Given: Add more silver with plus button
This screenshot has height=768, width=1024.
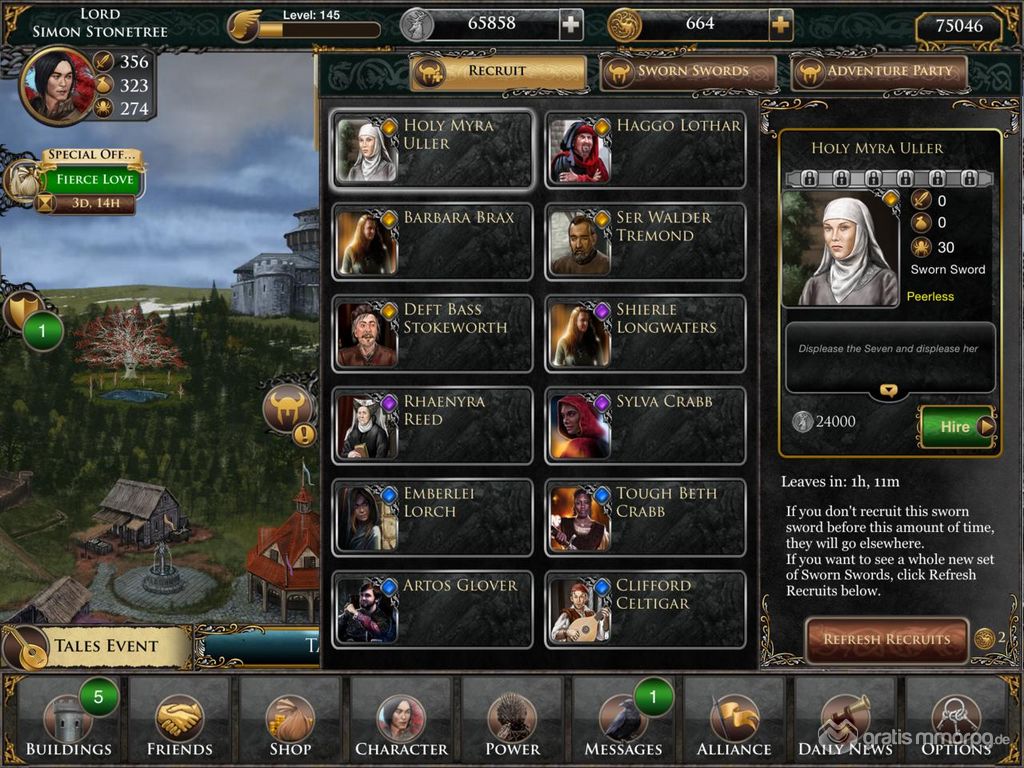Looking at the screenshot, I should tap(570, 24).
